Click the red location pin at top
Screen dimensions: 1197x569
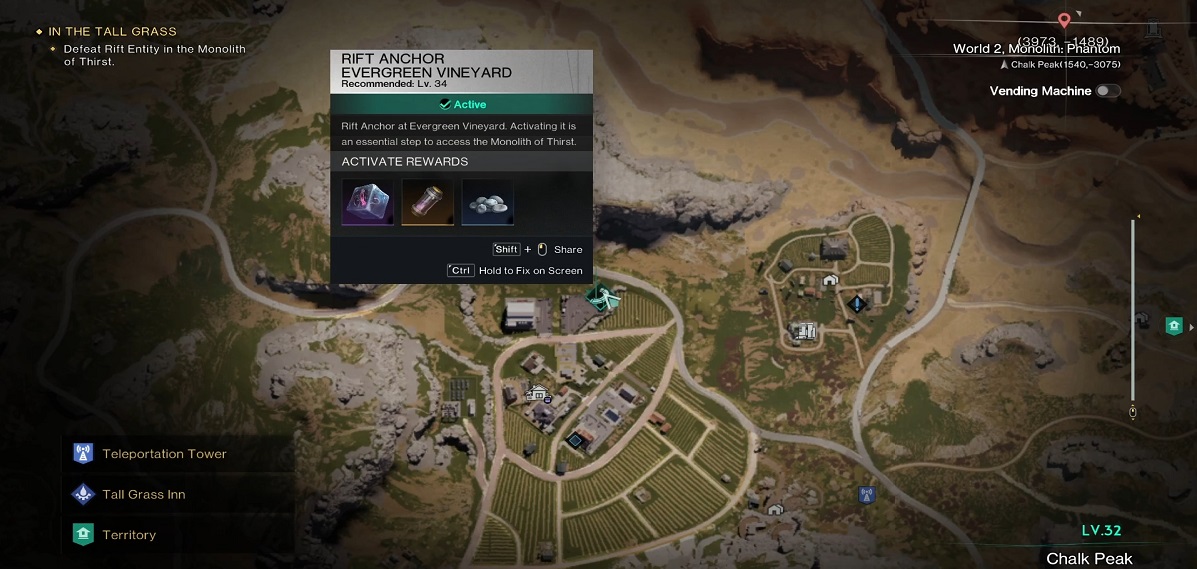pos(1064,20)
